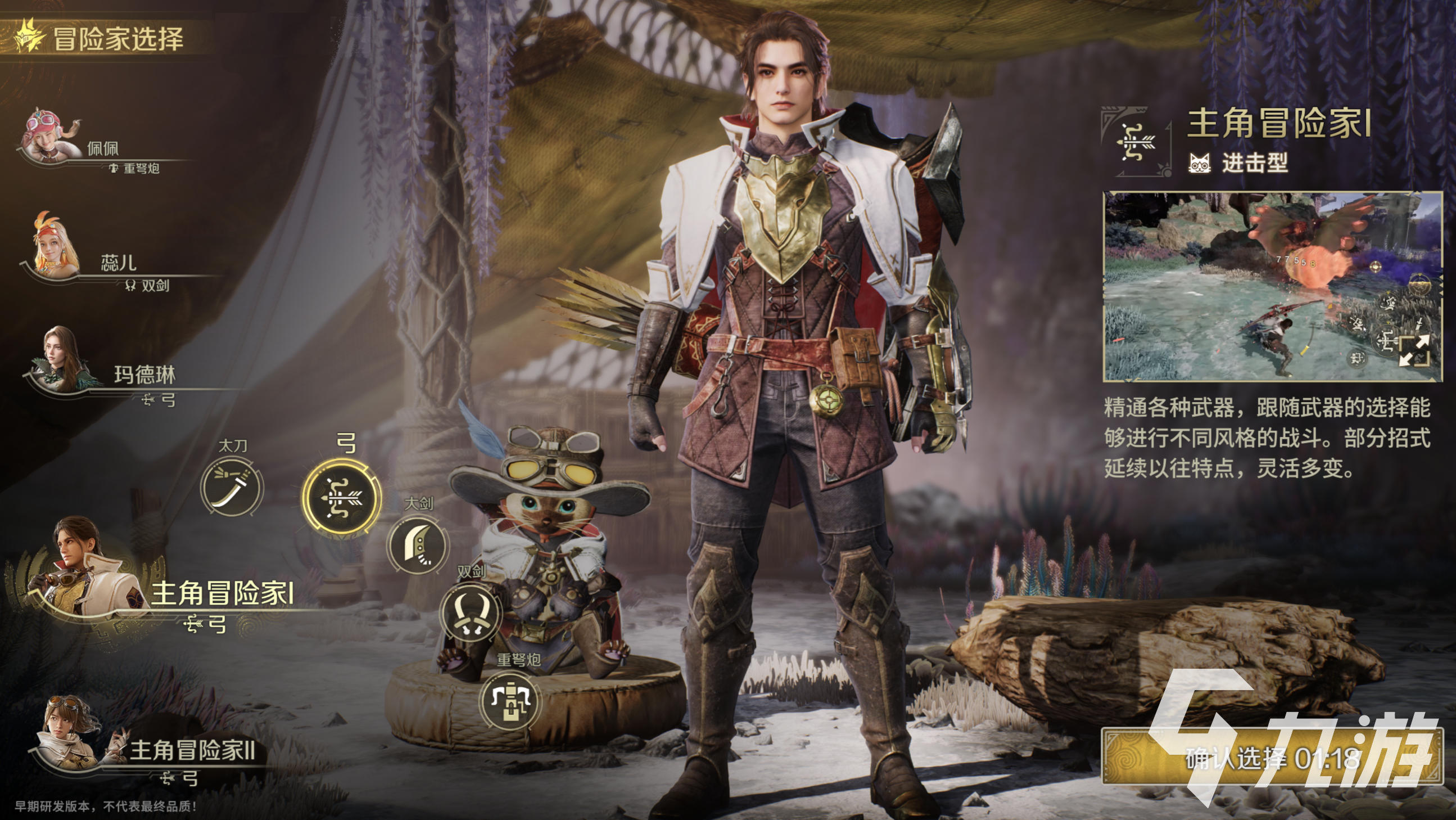Screen dimensions: 1456x820
Task: Pick the 双剑 dual blades icon
Action: [471, 612]
